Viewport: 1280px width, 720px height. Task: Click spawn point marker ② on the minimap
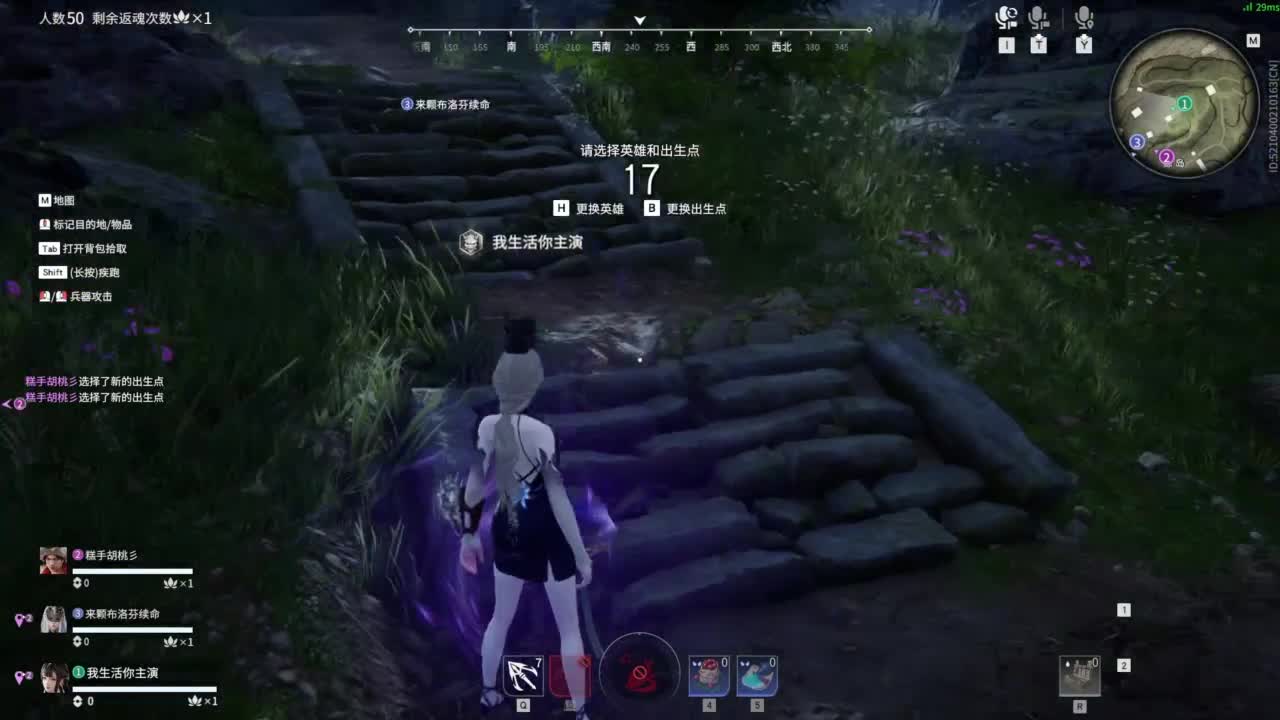click(1167, 156)
